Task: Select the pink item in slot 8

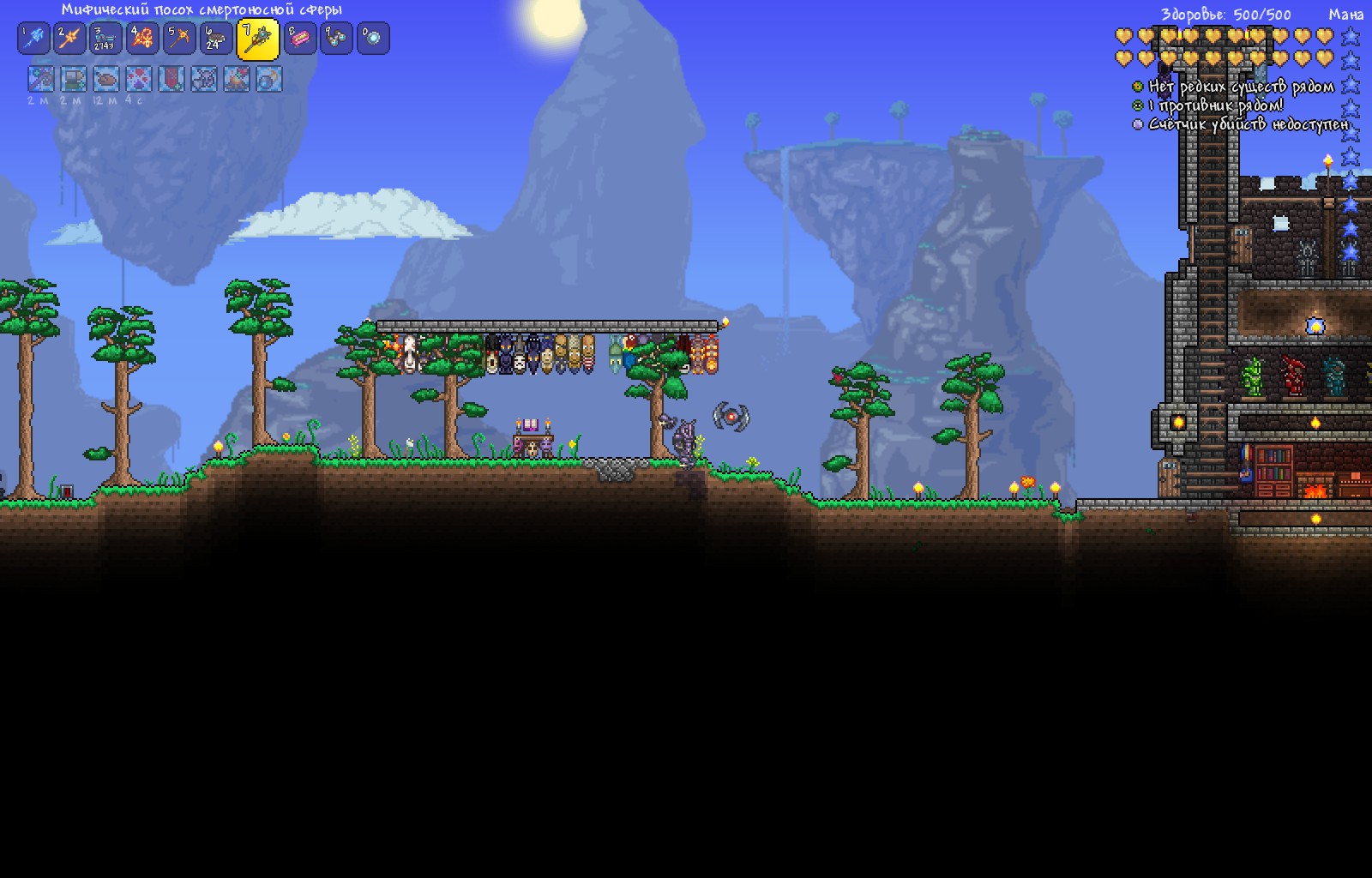Action: pos(300,39)
